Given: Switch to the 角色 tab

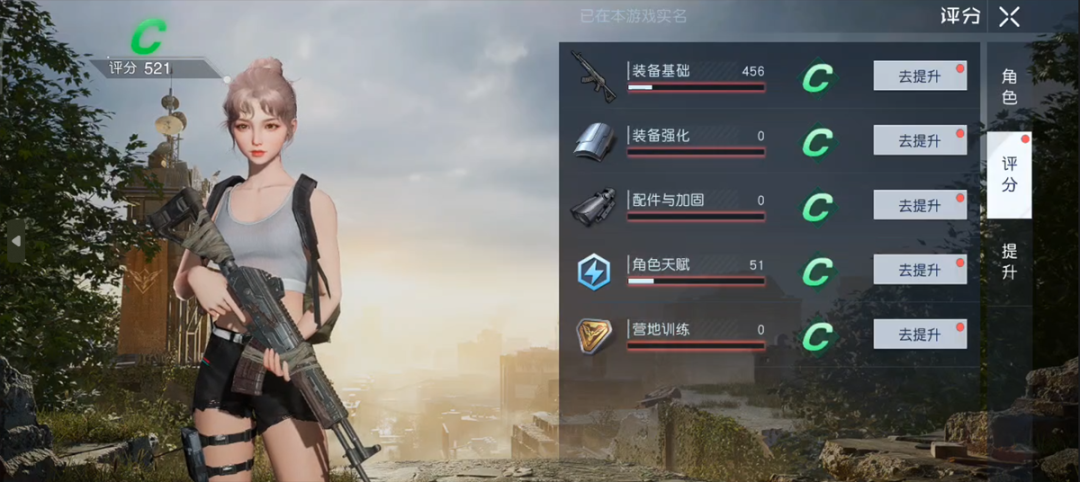Looking at the screenshot, I should 1009,86.
